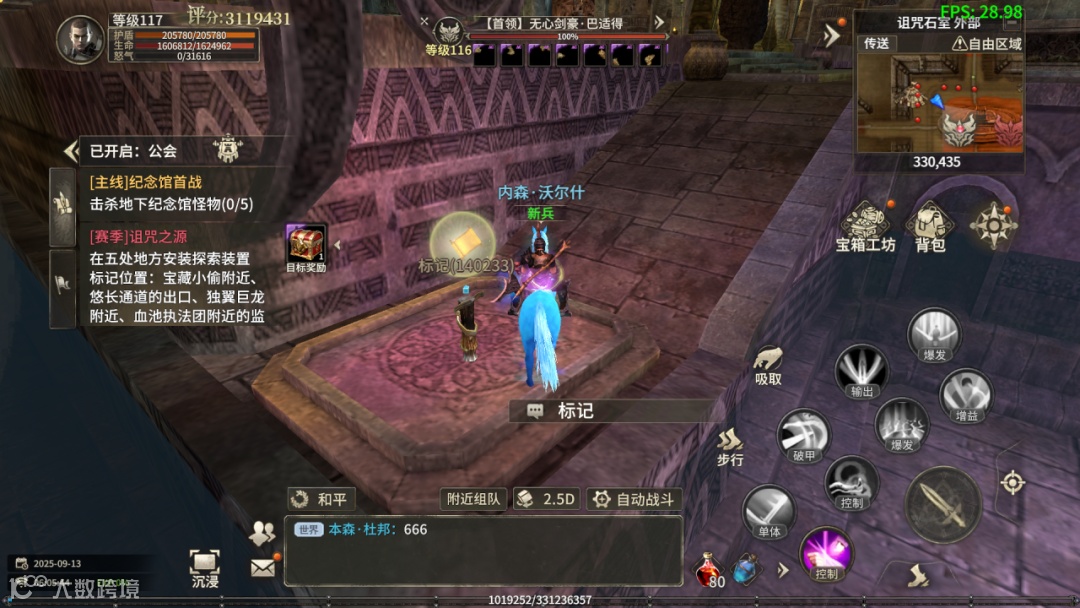Viewport: 1080px width, 608px height.
Task: Click the 传送 teleport button
Action: [877, 43]
